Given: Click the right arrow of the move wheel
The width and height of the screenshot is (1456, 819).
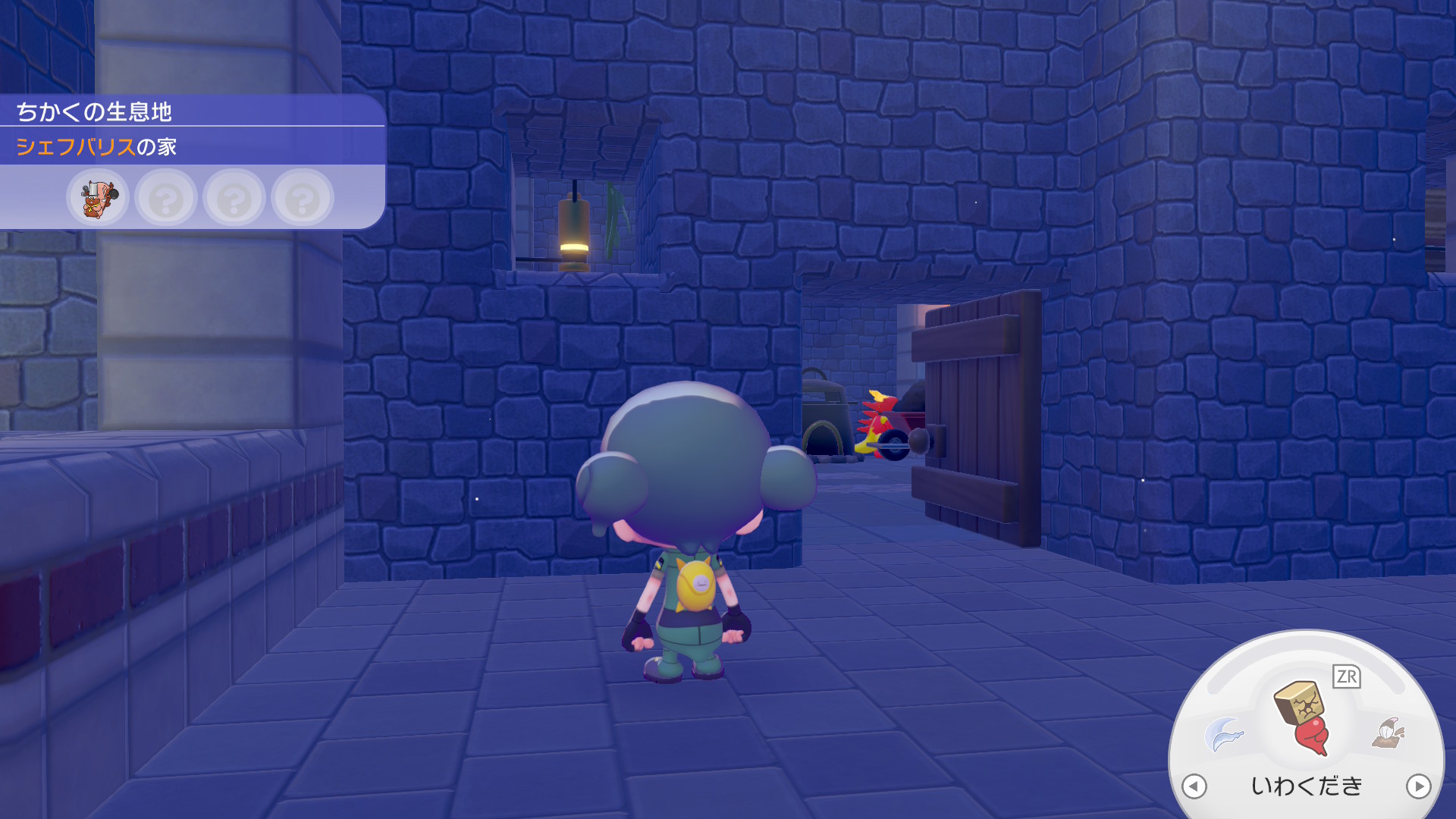Looking at the screenshot, I should point(1418,786).
